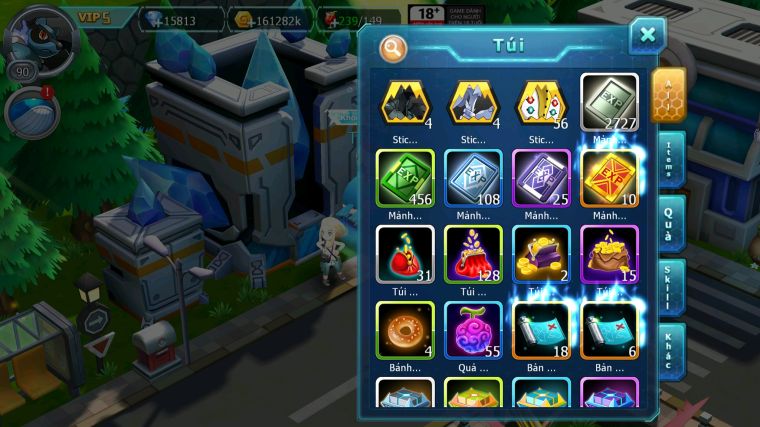Pick the blue EXP shard with 108

pos(473,180)
